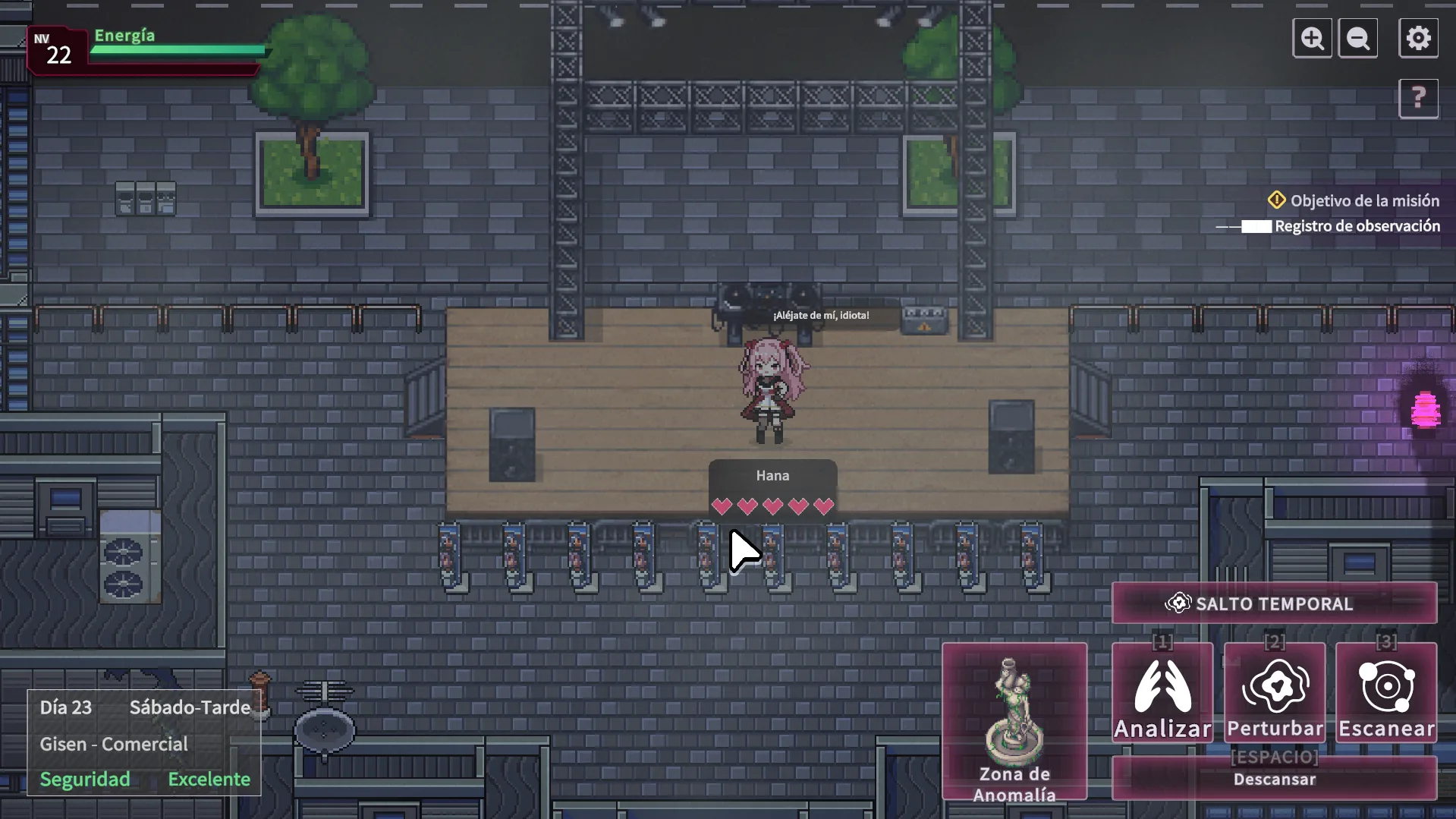Activate the Salto Temporal button

point(1274,603)
